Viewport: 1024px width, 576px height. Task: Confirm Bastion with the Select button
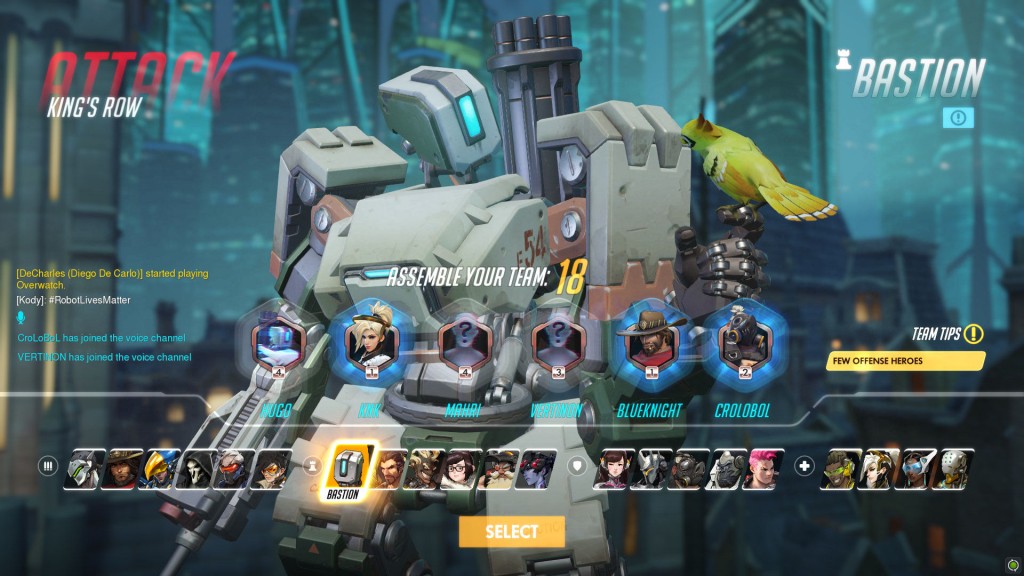pyautogui.click(x=511, y=532)
